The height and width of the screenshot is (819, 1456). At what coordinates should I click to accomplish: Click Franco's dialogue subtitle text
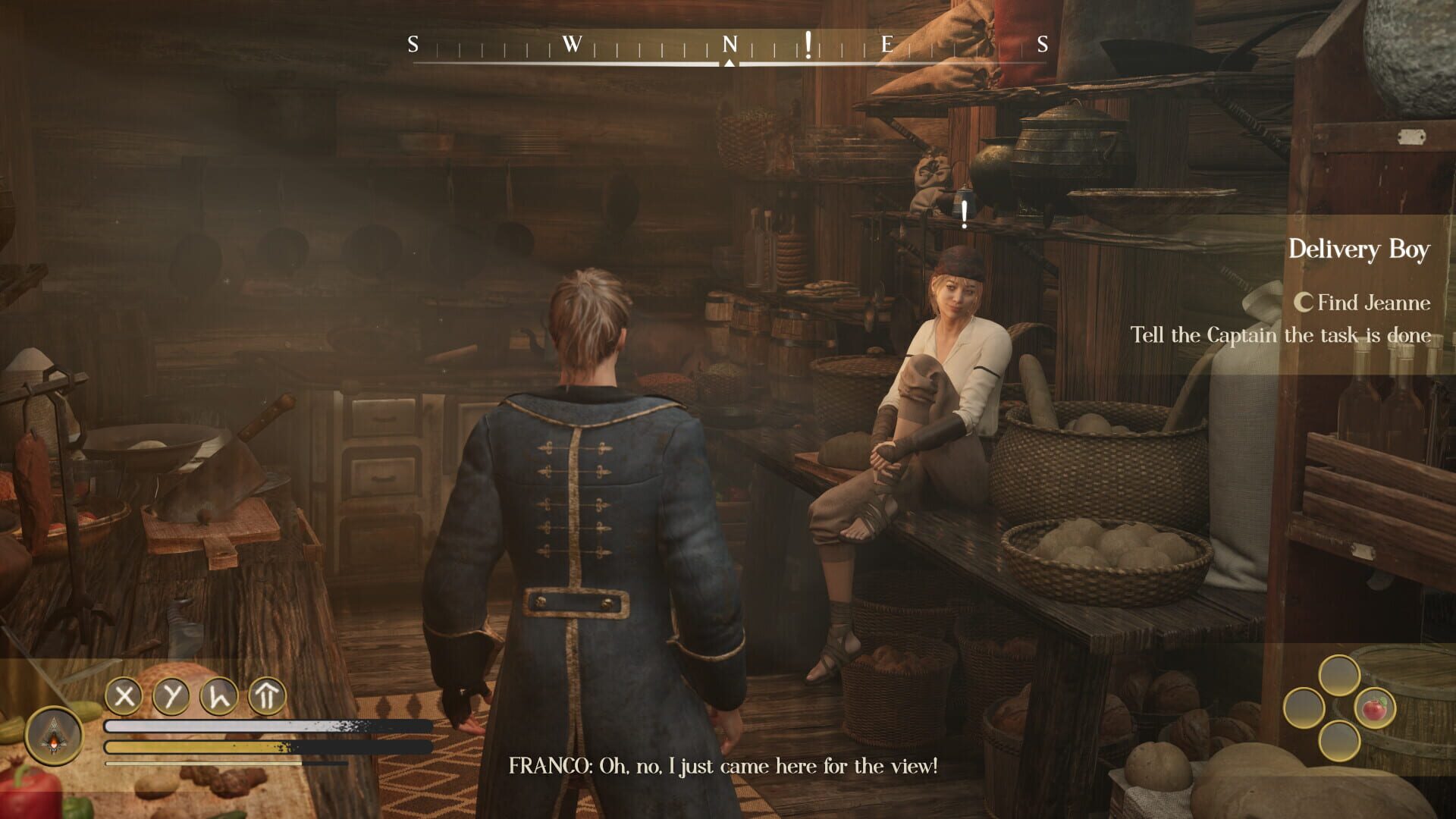pos(720,766)
